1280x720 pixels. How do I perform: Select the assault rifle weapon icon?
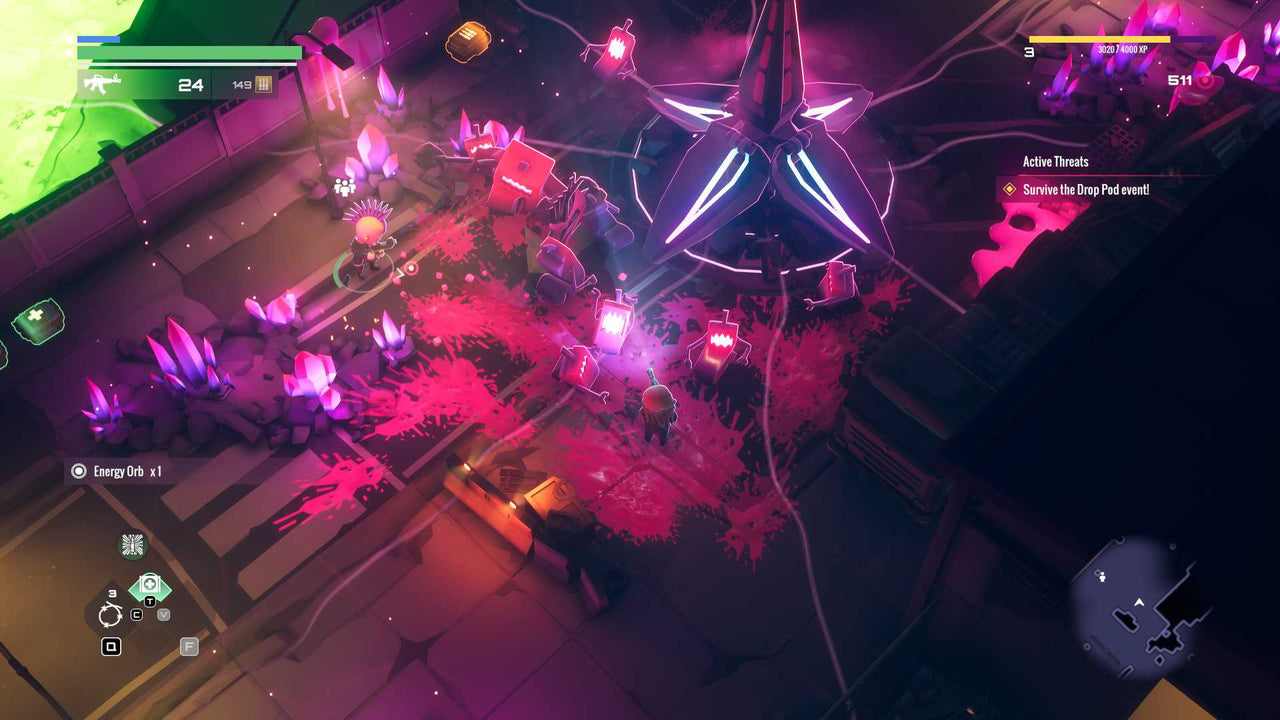103,84
